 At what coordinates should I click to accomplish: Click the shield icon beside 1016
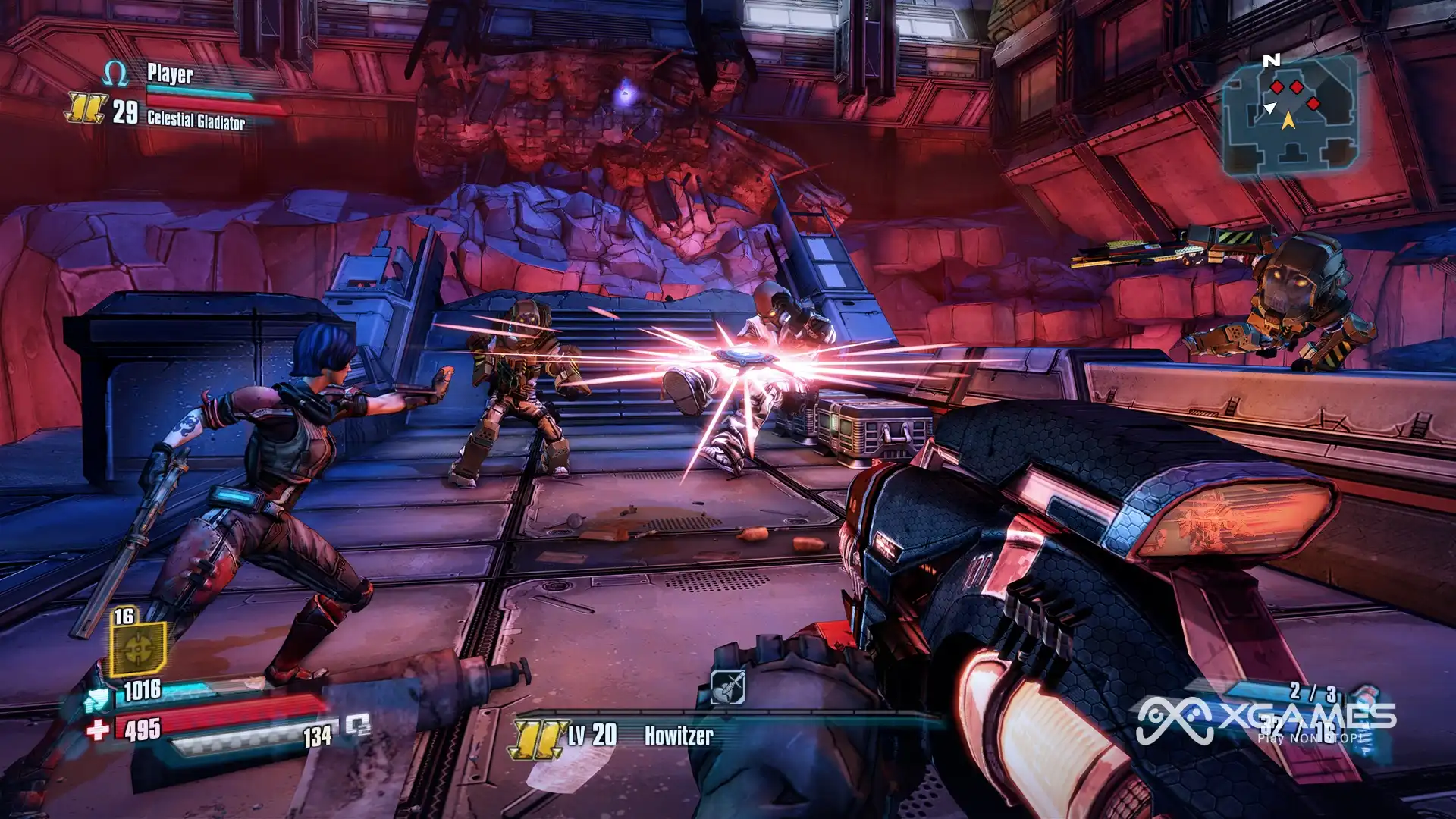pyautogui.click(x=97, y=698)
